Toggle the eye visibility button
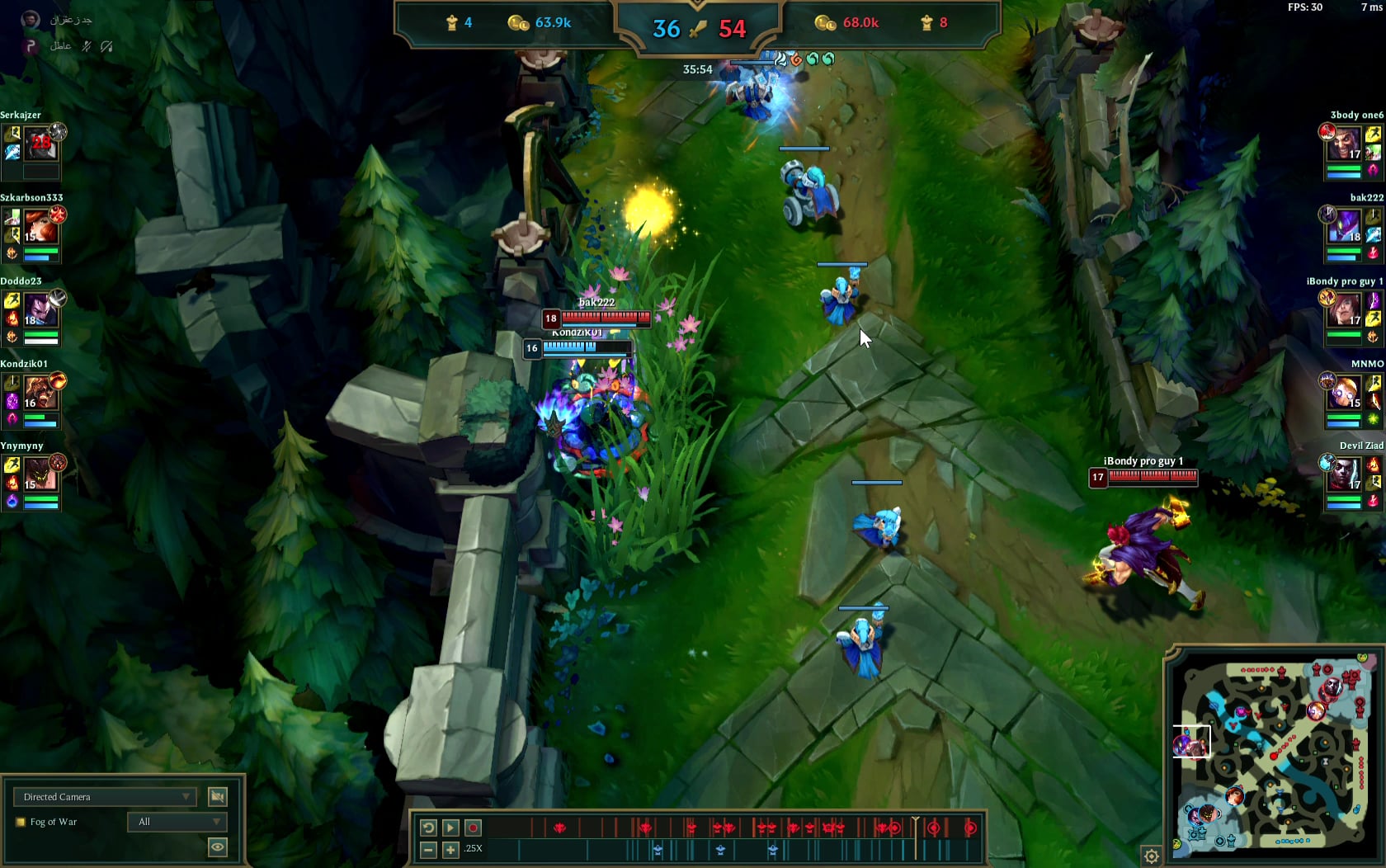Screen dimensions: 1386x868 coord(218,847)
